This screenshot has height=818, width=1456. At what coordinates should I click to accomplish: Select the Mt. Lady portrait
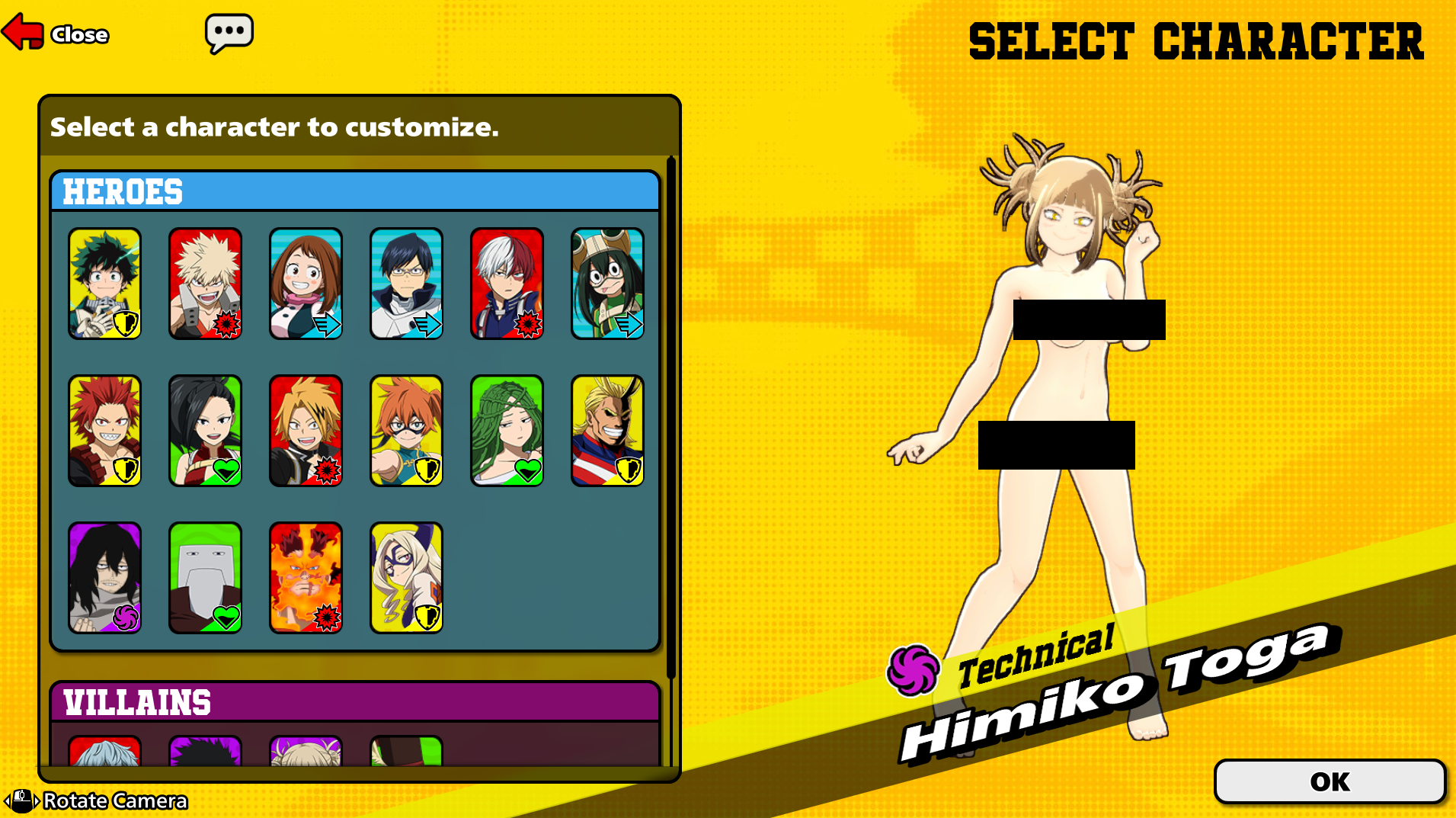(x=406, y=577)
